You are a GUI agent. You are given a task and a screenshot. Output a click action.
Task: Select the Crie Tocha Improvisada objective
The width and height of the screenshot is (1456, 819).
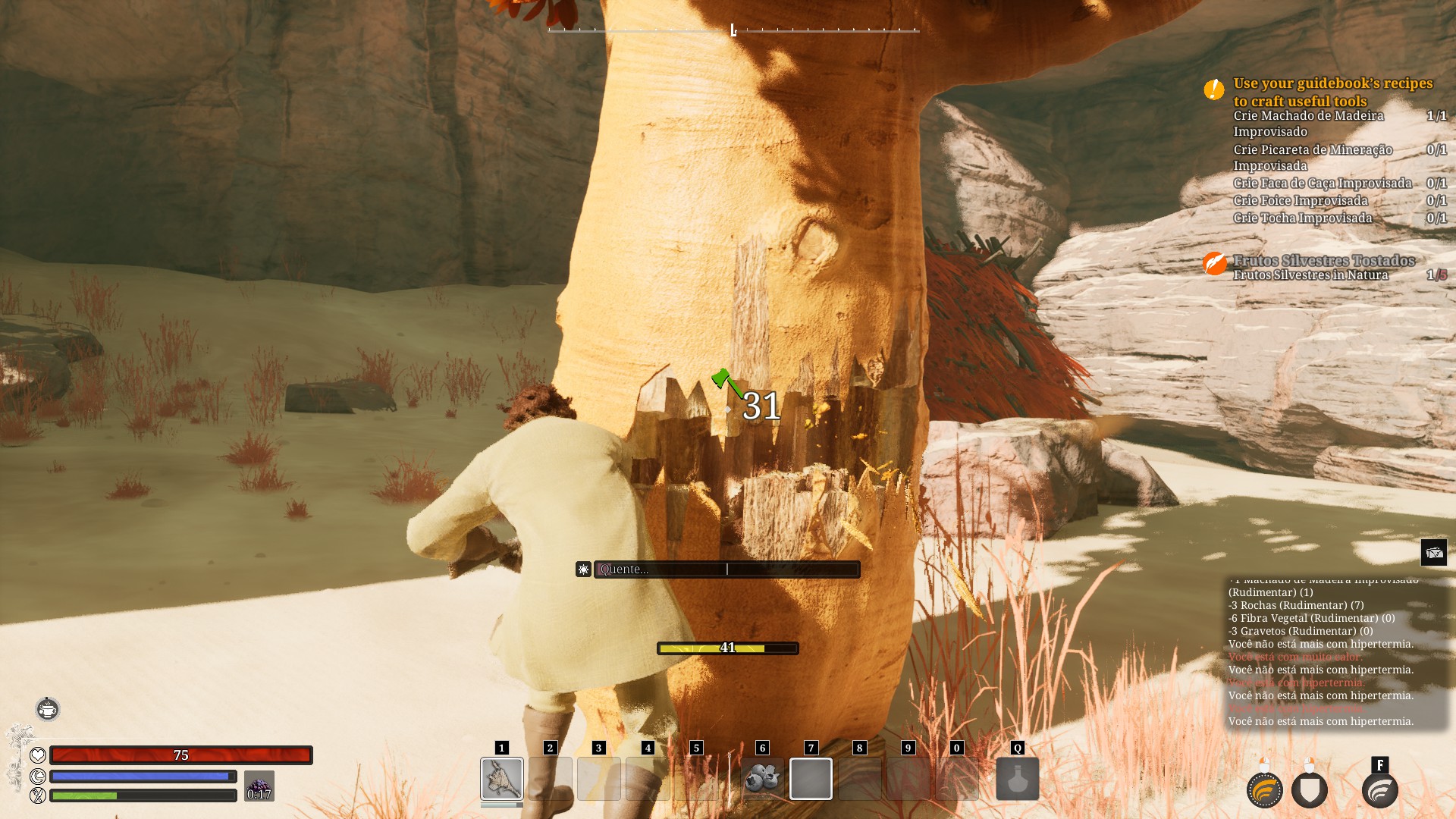tap(1302, 218)
